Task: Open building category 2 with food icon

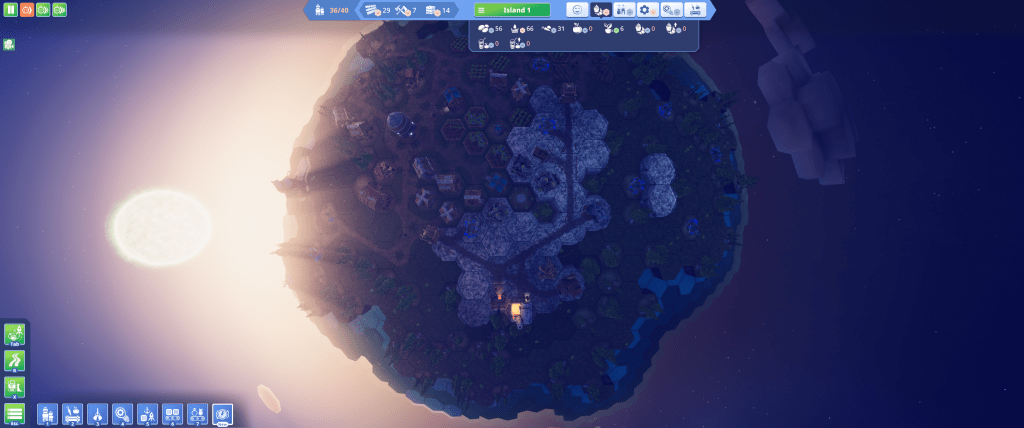Action: (x=72, y=413)
